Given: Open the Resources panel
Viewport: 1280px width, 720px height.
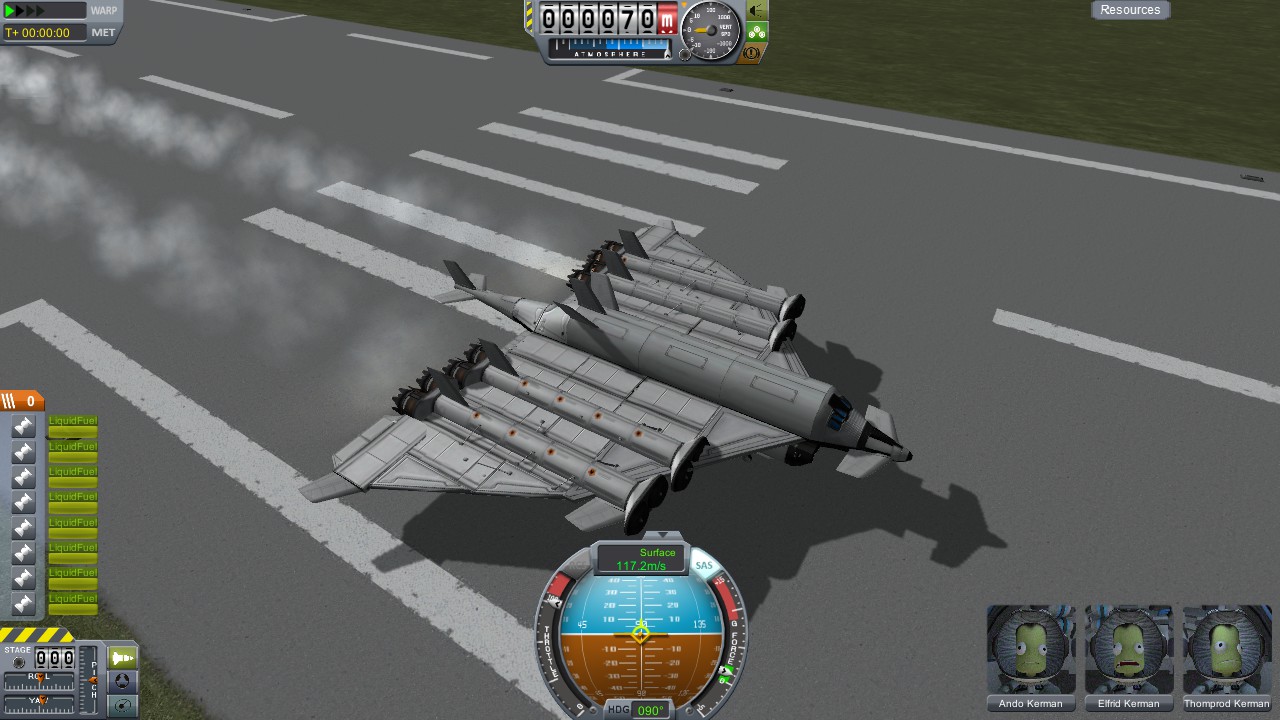Looking at the screenshot, I should [1130, 10].
